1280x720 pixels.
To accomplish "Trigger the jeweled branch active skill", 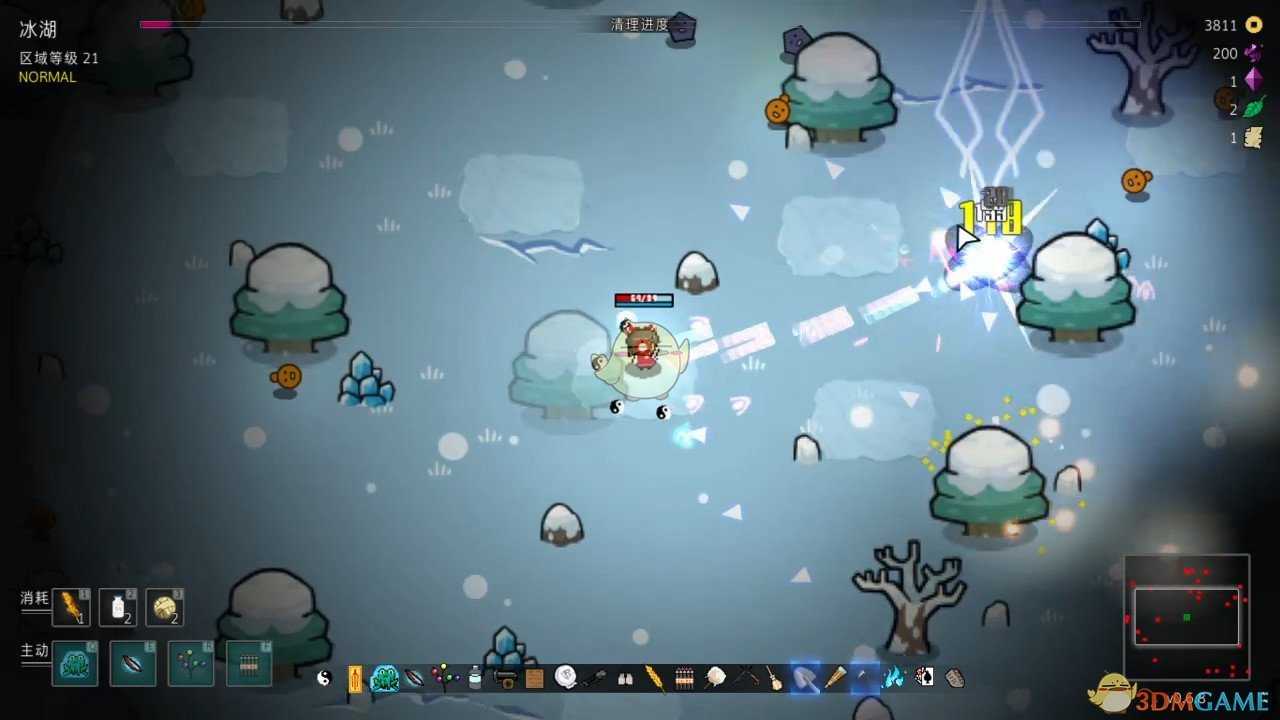I will (x=191, y=663).
